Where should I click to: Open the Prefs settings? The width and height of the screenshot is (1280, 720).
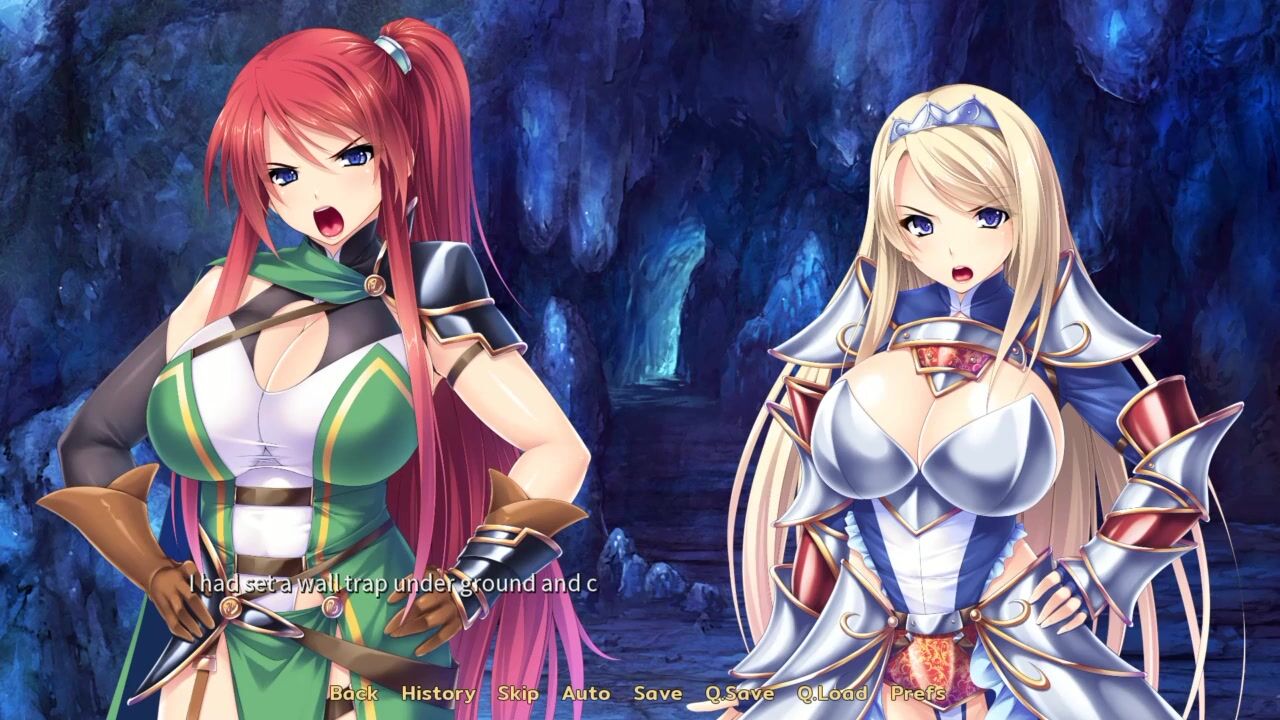[x=918, y=692]
